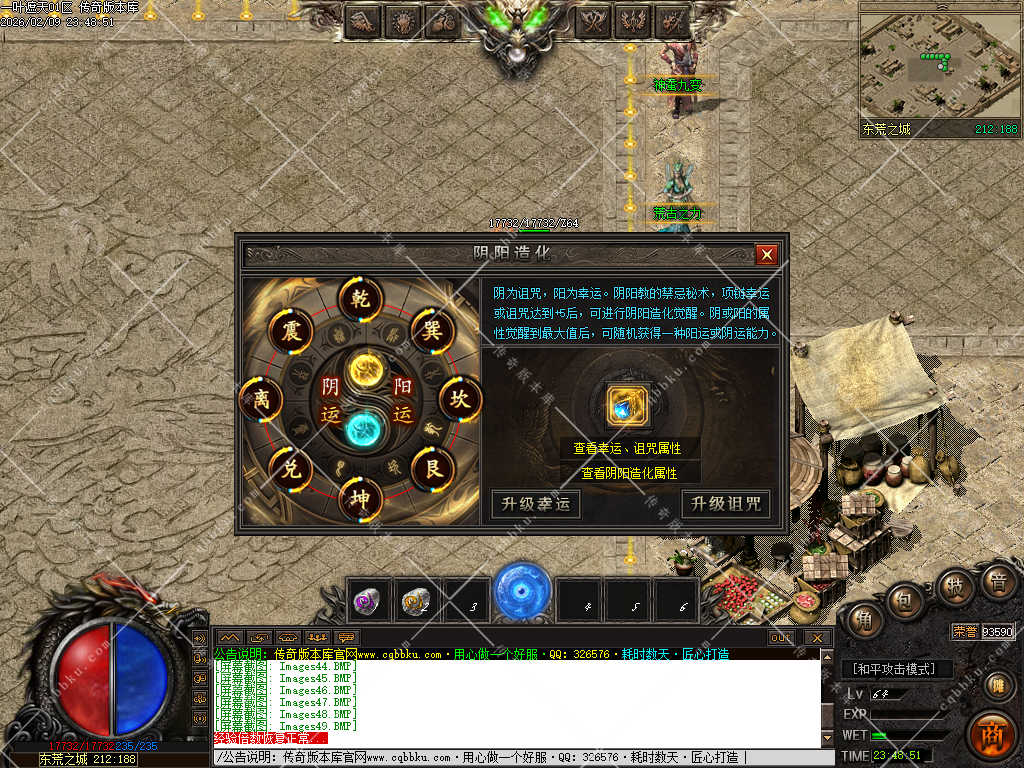
Task: Open 查看阴阳造化属性 link
Action: [x=629, y=473]
